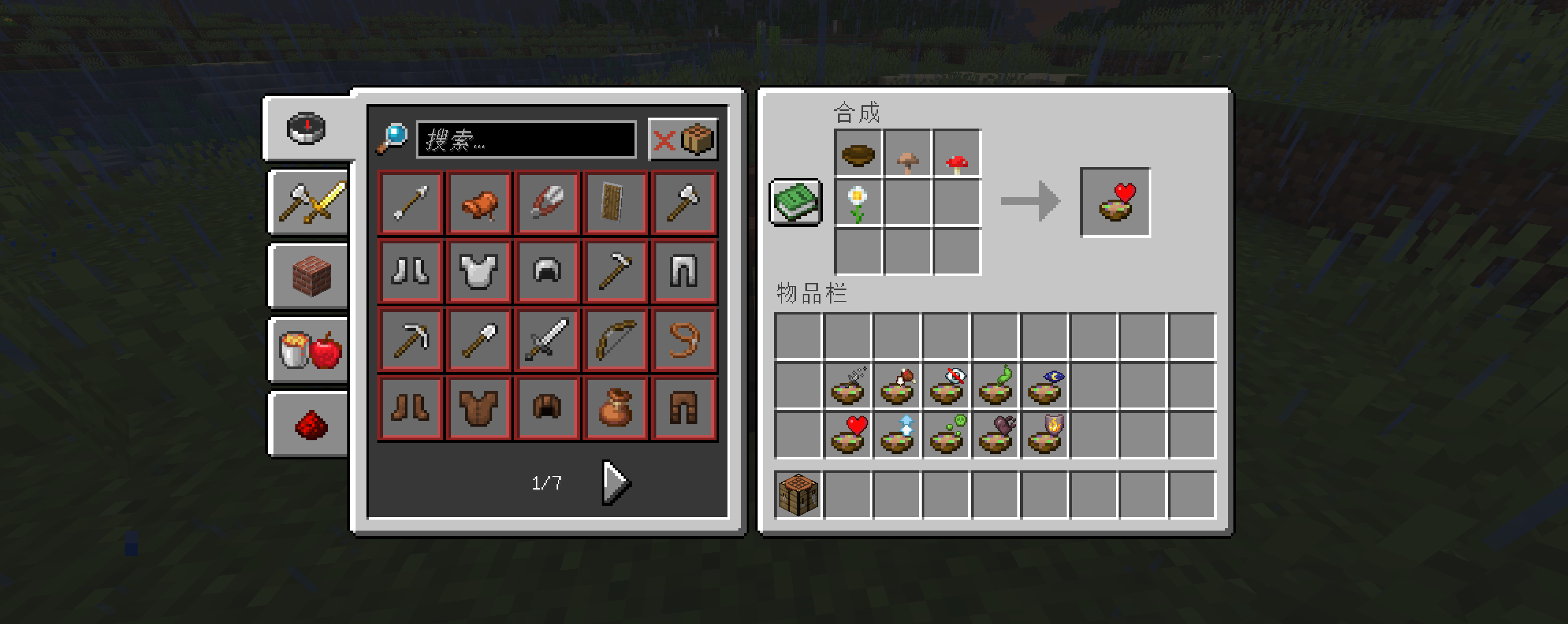Switch to the compass search tab

tap(306, 129)
